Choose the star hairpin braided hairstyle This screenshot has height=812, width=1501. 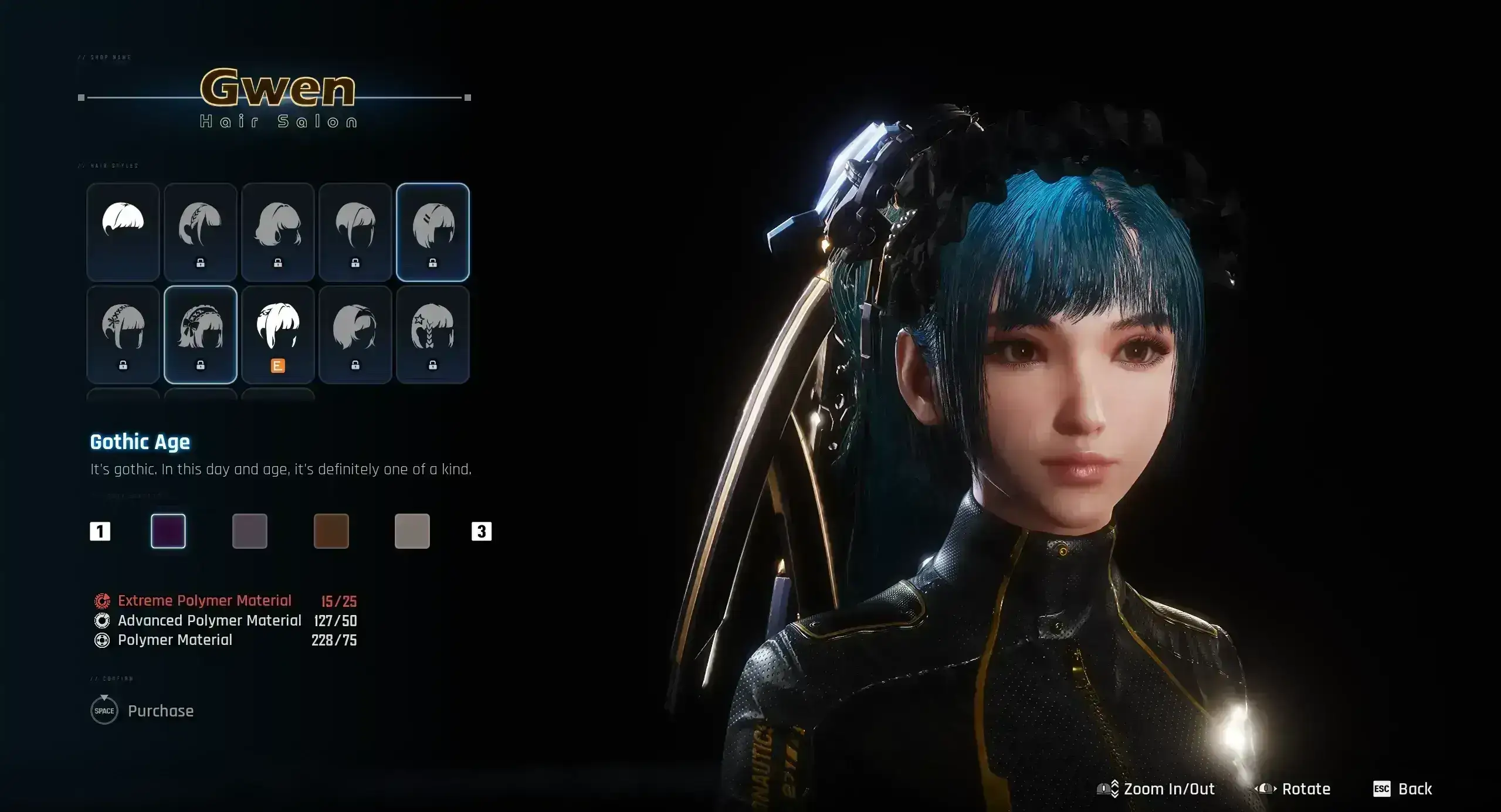click(433, 334)
